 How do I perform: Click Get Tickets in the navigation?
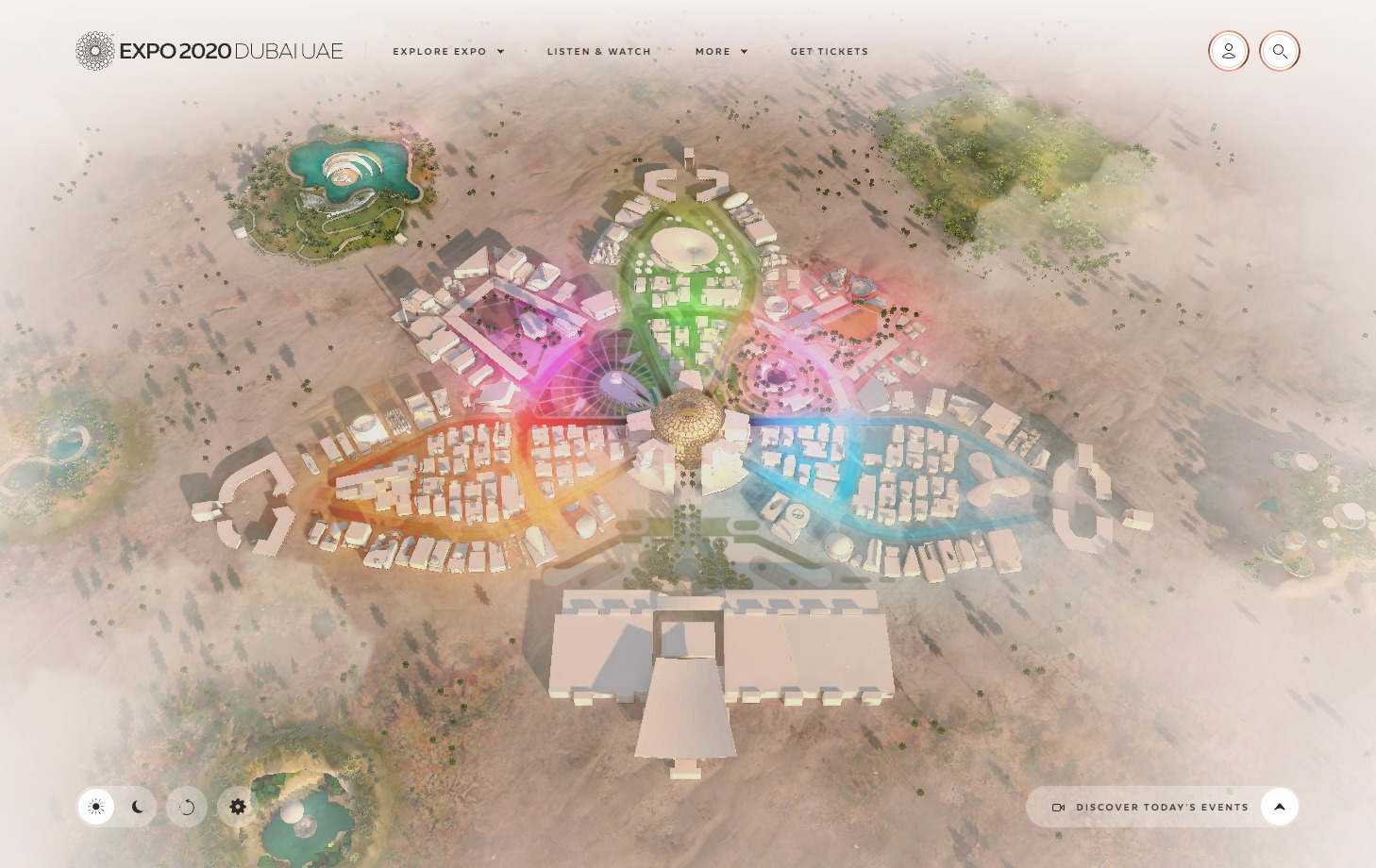click(830, 52)
